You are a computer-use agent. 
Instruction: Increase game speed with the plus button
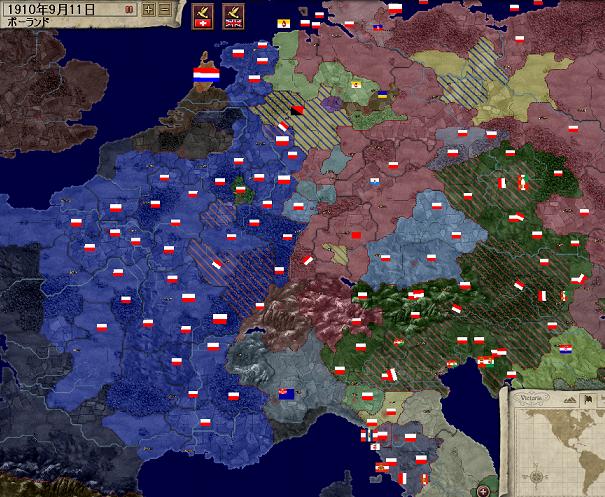click(149, 9)
